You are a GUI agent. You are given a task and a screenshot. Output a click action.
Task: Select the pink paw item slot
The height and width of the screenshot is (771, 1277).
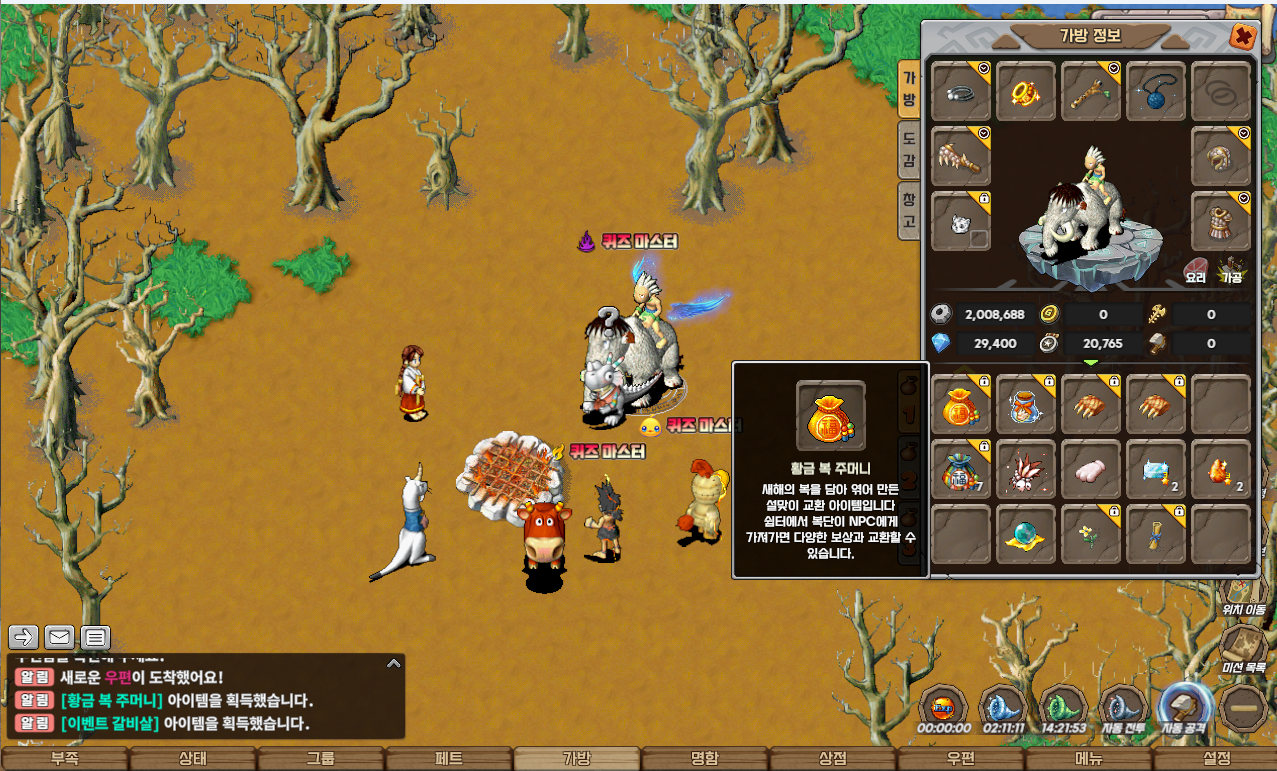click(1091, 469)
